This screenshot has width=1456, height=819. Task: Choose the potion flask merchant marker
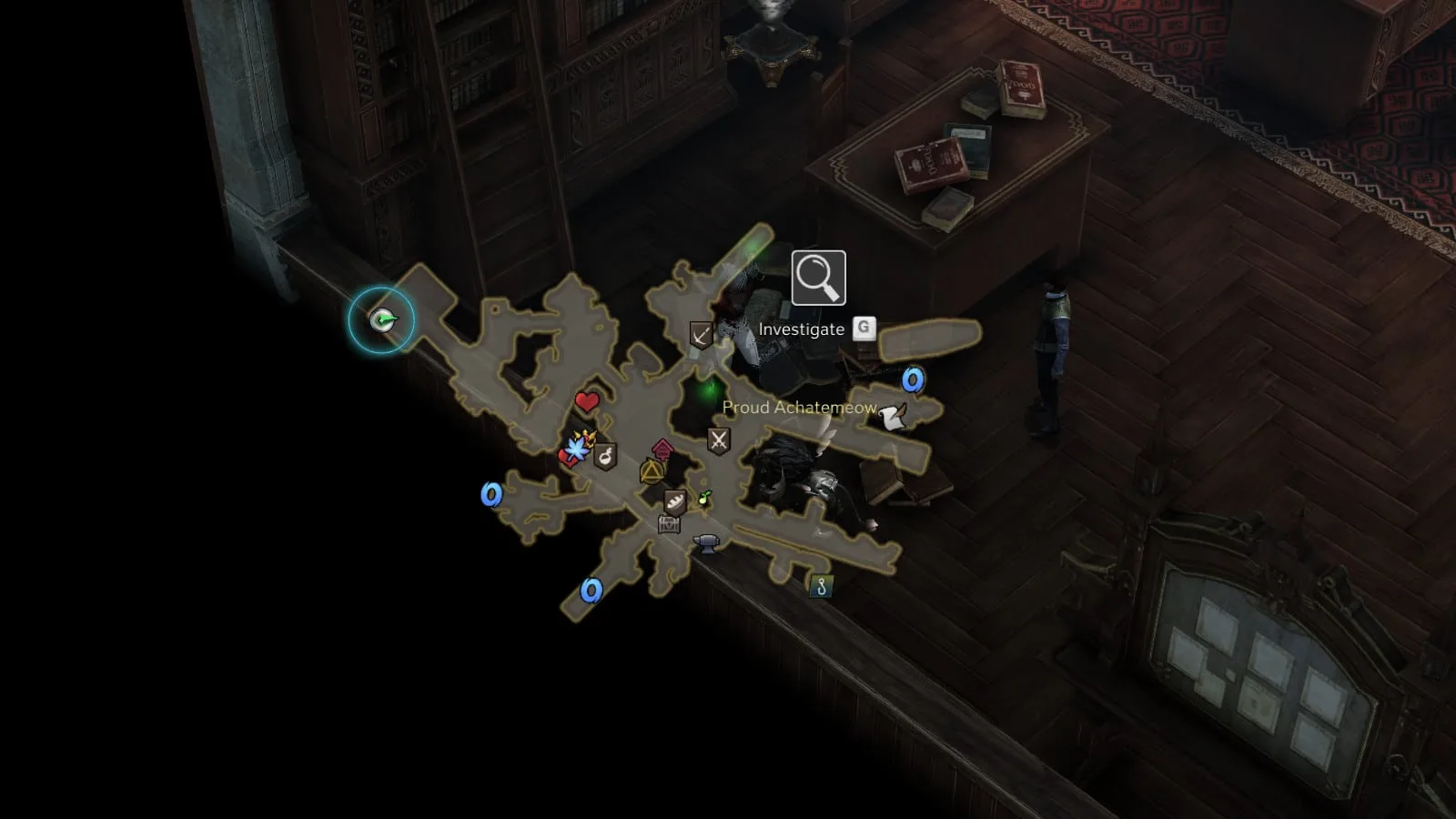click(x=605, y=456)
